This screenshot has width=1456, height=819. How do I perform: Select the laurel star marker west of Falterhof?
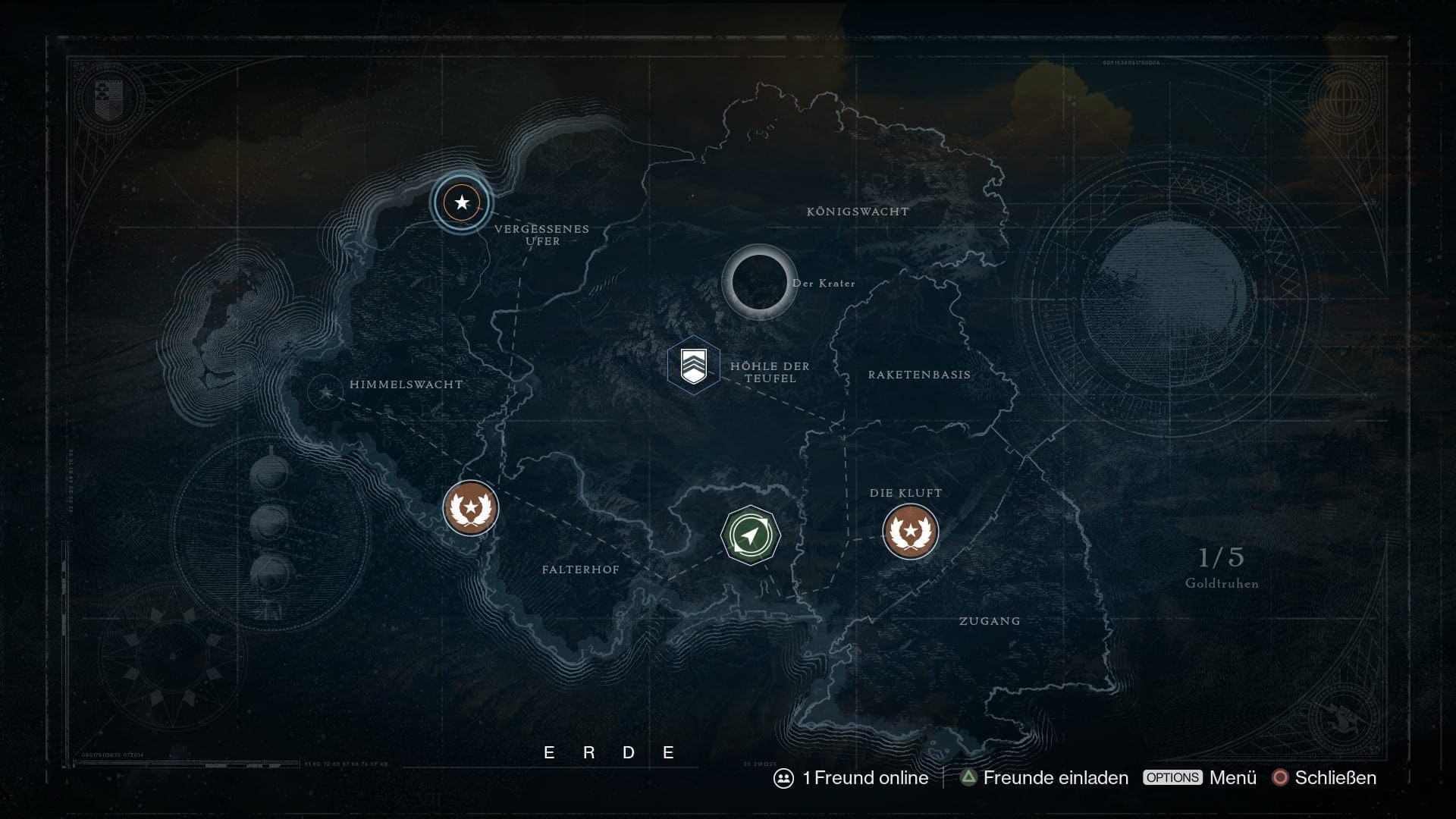[x=470, y=508]
